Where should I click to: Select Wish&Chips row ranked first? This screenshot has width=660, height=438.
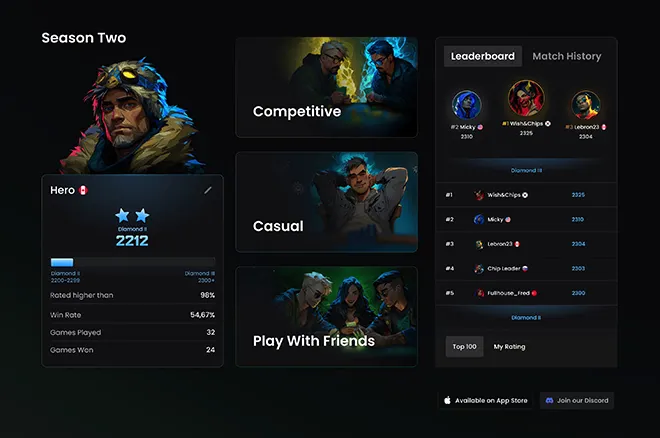pos(526,195)
